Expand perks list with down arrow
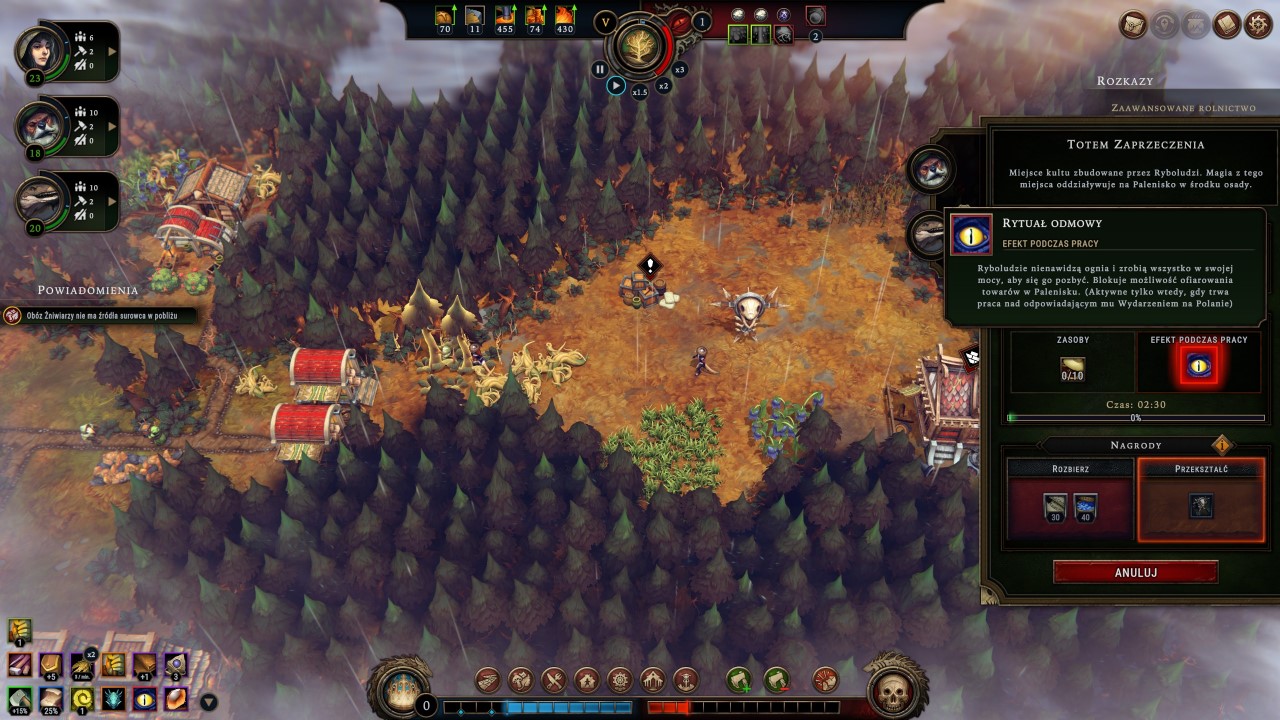Image resolution: width=1280 pixels, height=720 pixels. (x=209, y=702)
